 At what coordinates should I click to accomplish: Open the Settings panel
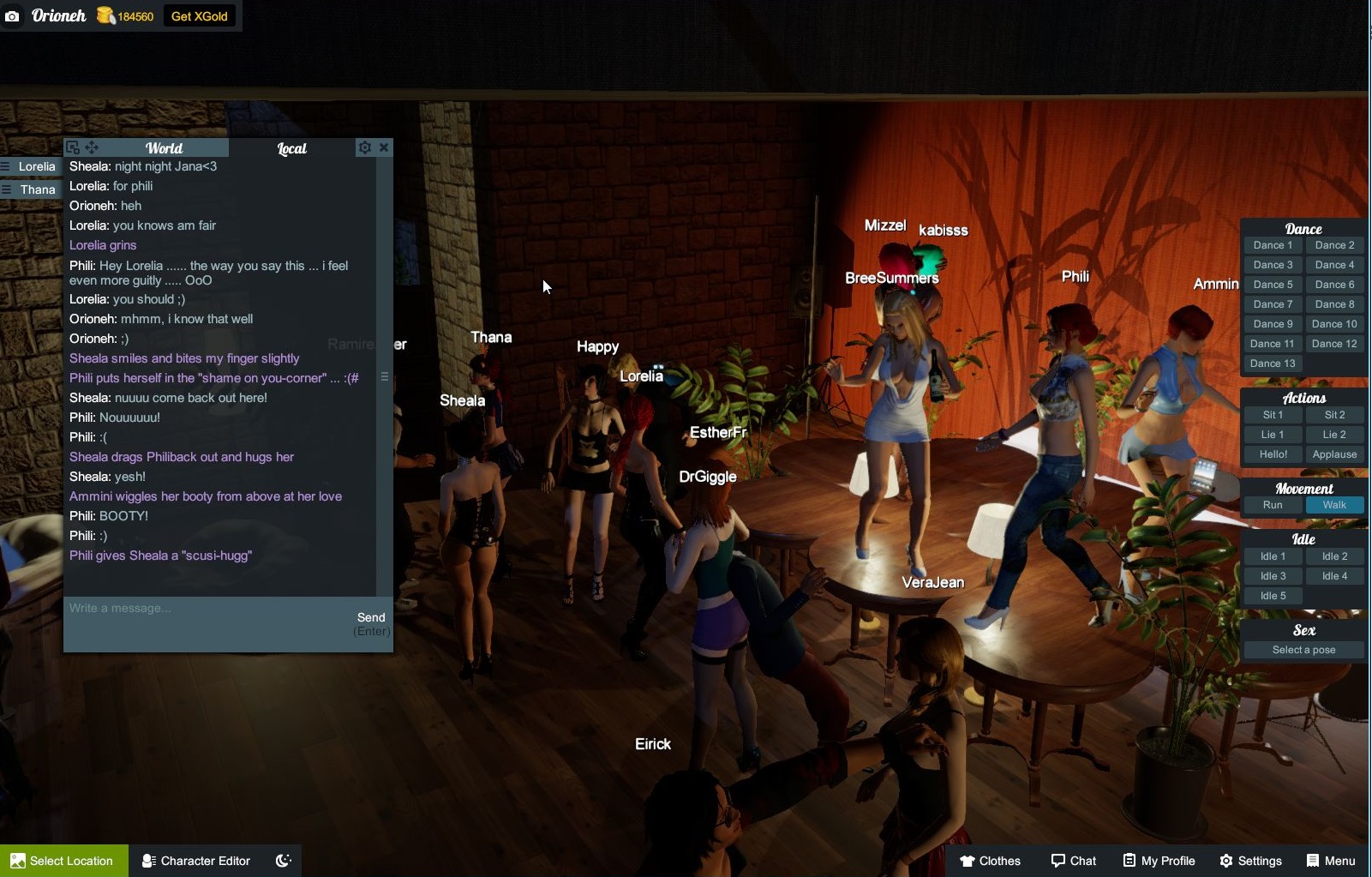pyautogui.click(x=1250, y=861)
